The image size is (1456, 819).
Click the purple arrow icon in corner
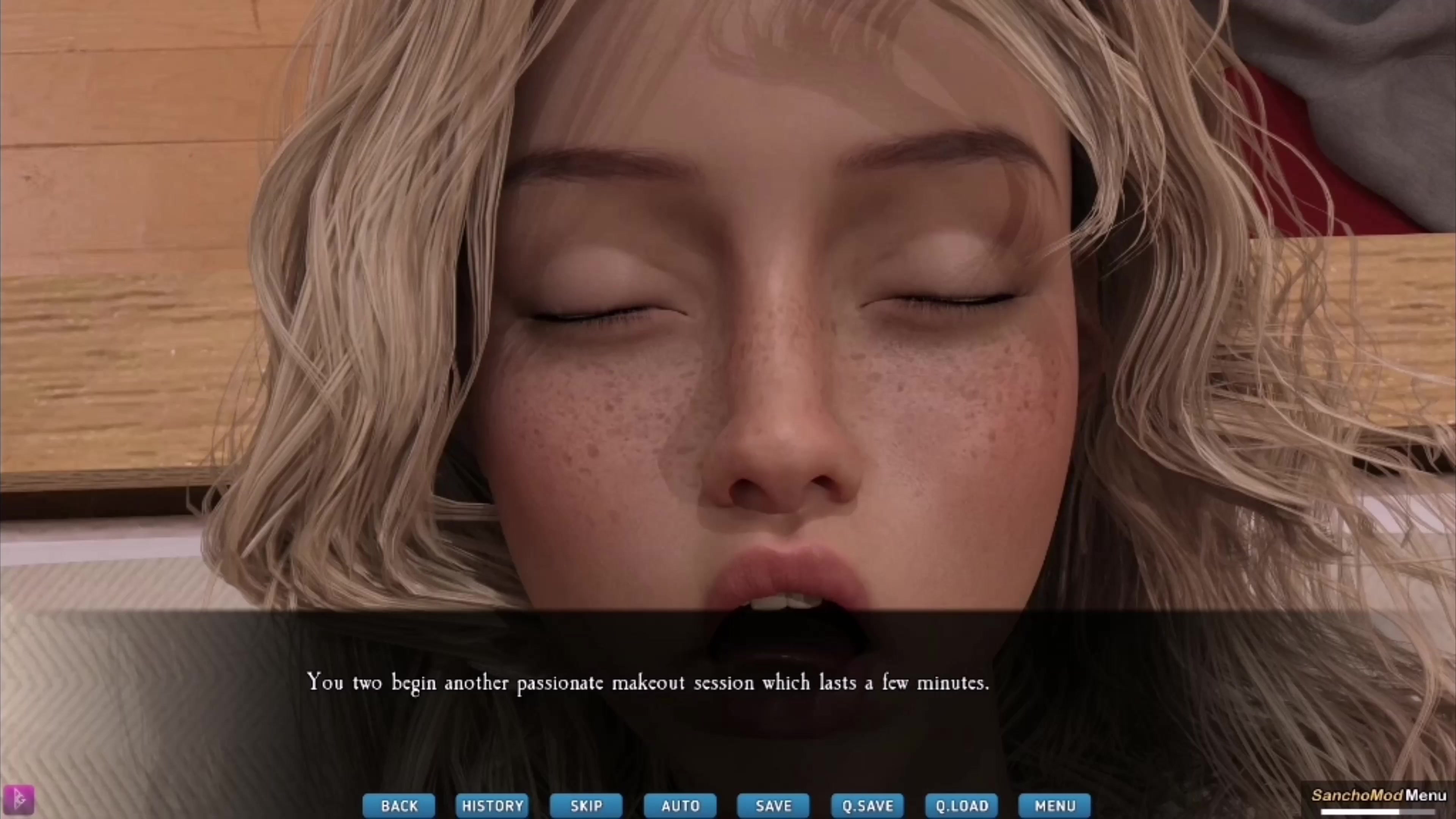19,800
